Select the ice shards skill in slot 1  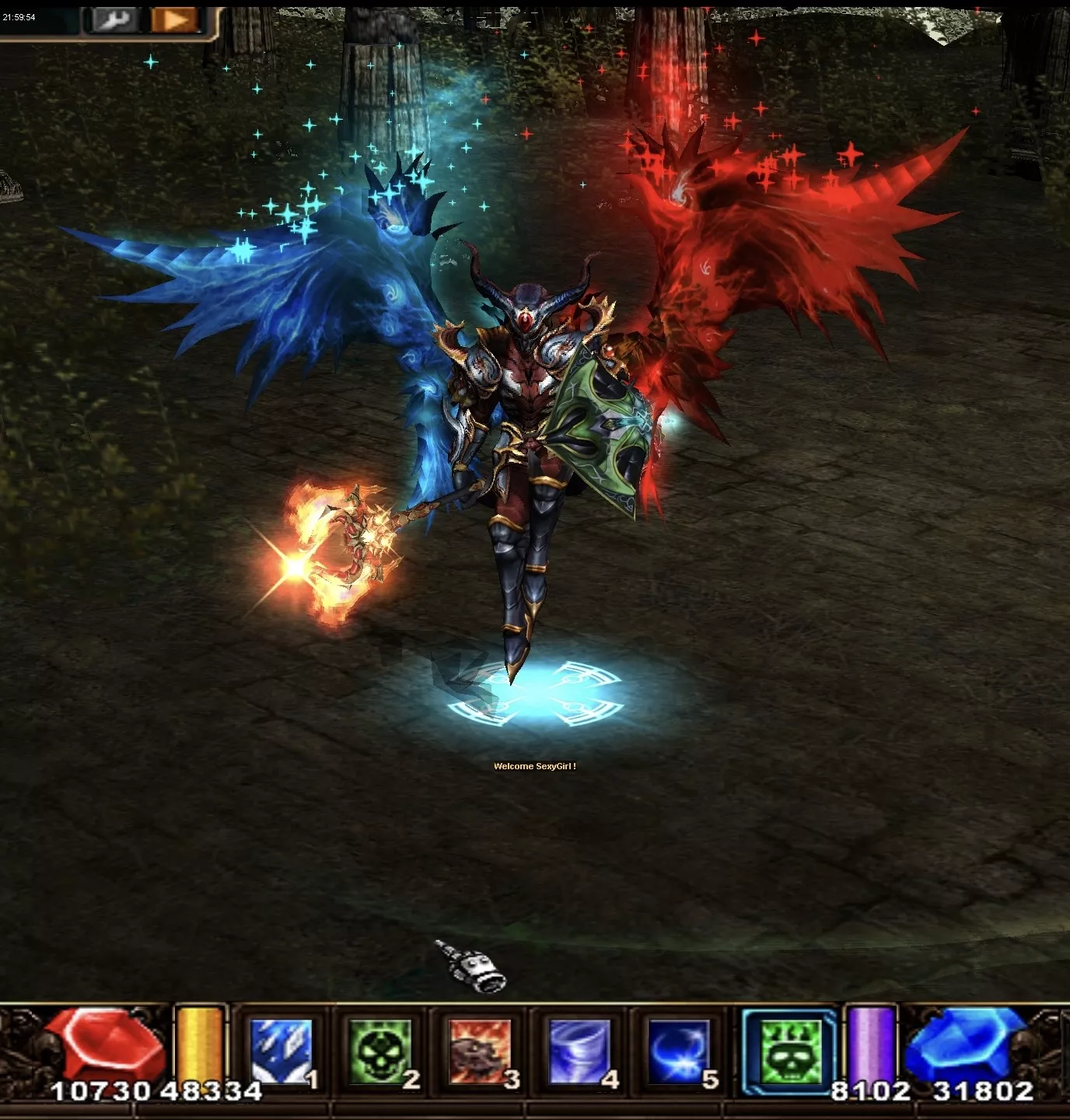tap(281, 1051)
